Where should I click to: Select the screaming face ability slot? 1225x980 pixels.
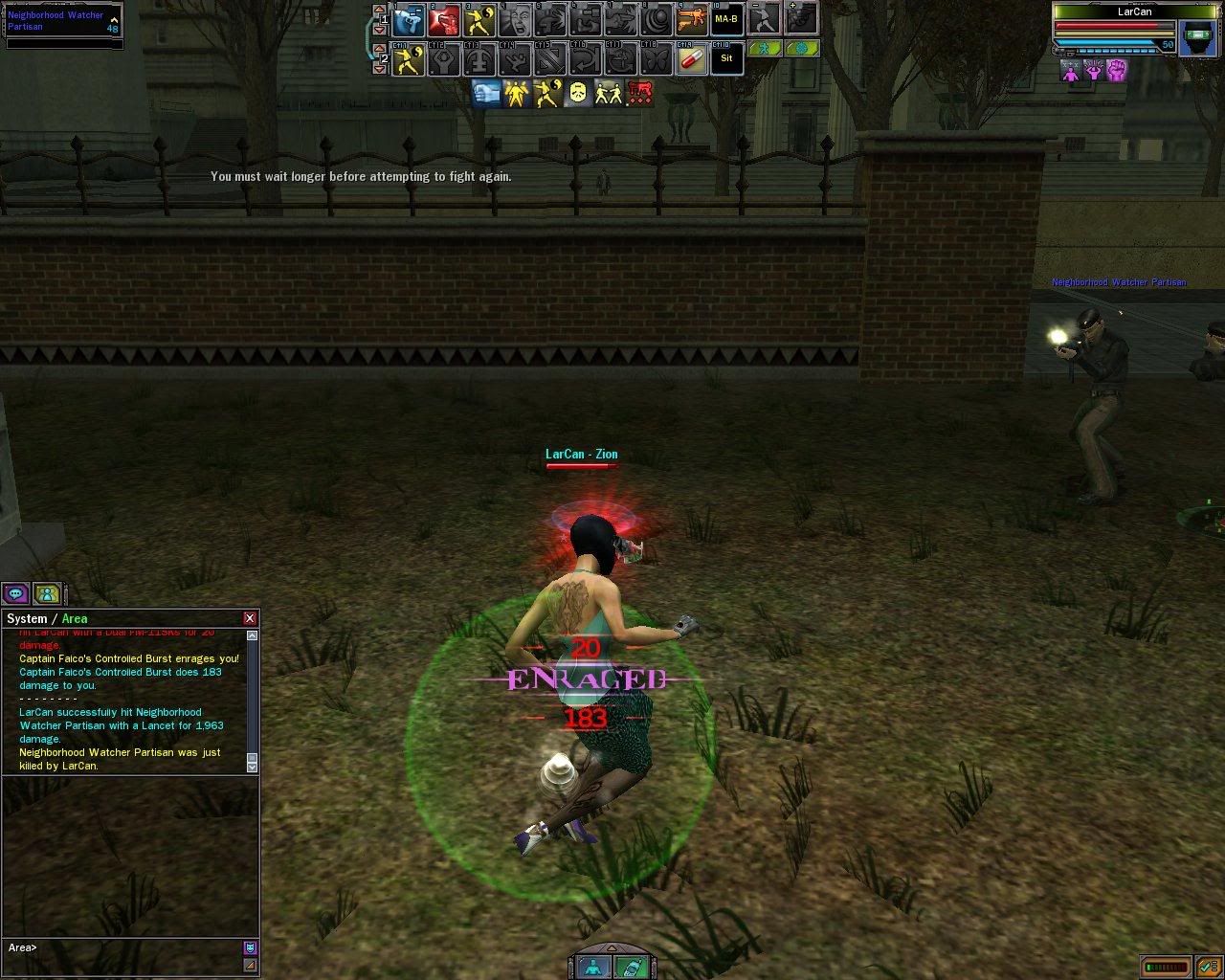click(x=515, y=19)
